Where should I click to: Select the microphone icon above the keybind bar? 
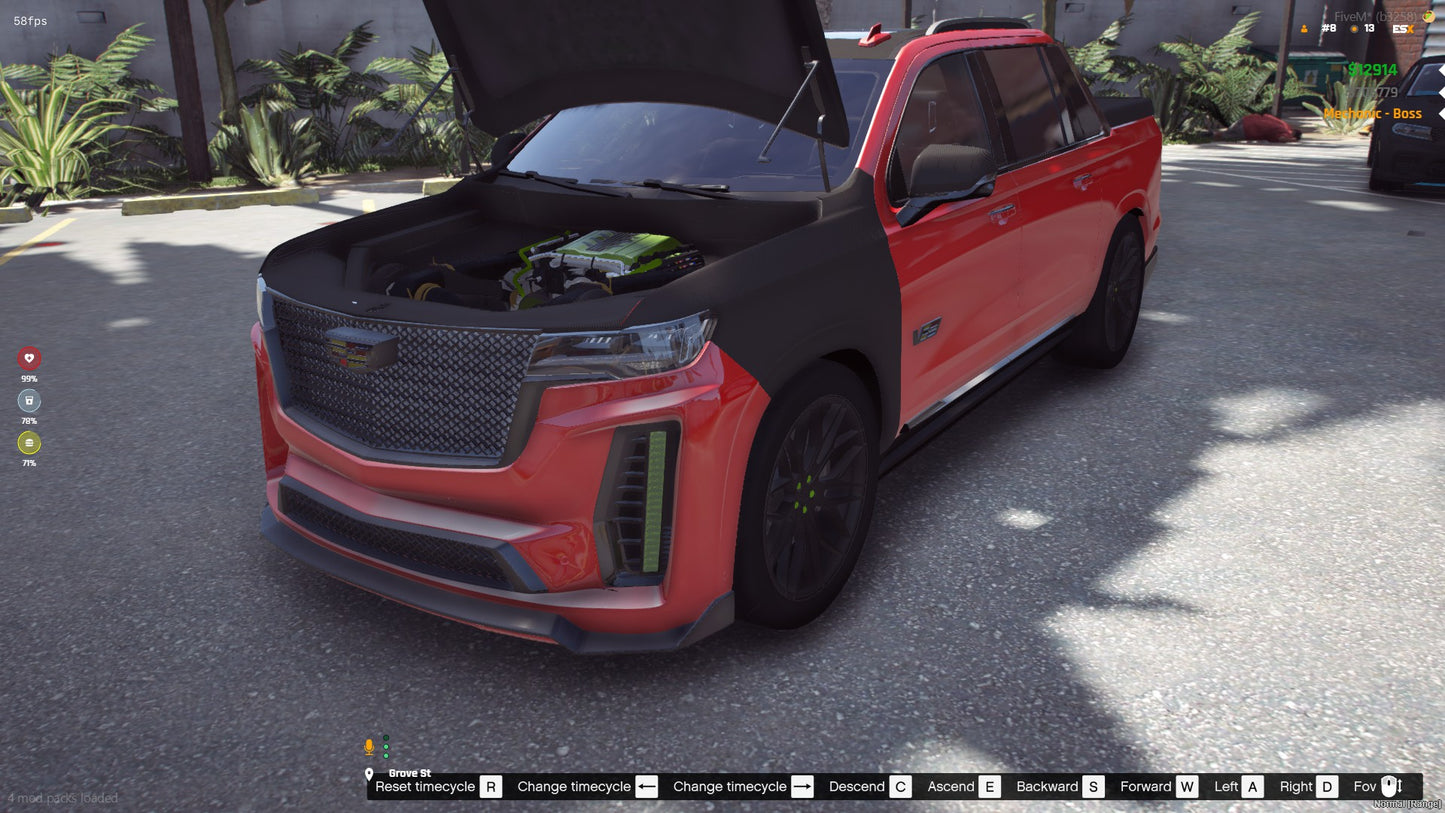[368, 745]
